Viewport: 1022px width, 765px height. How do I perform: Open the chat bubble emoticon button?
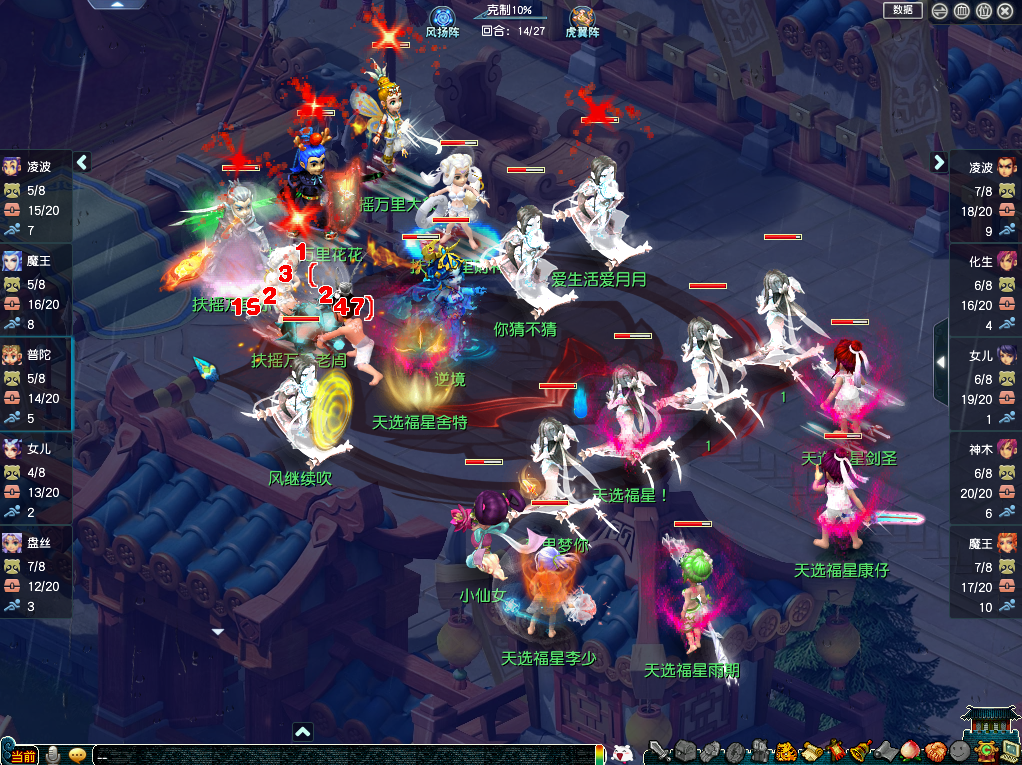tap(77, 754)
